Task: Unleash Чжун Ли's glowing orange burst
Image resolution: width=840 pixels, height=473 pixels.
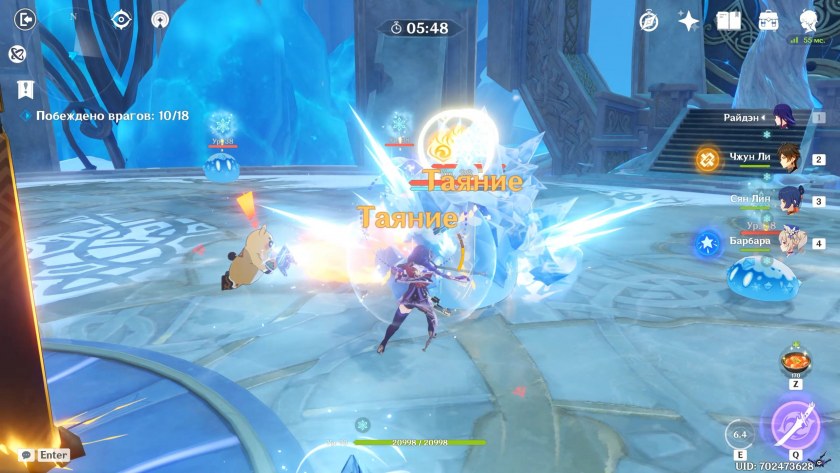Action: point(708,158)
